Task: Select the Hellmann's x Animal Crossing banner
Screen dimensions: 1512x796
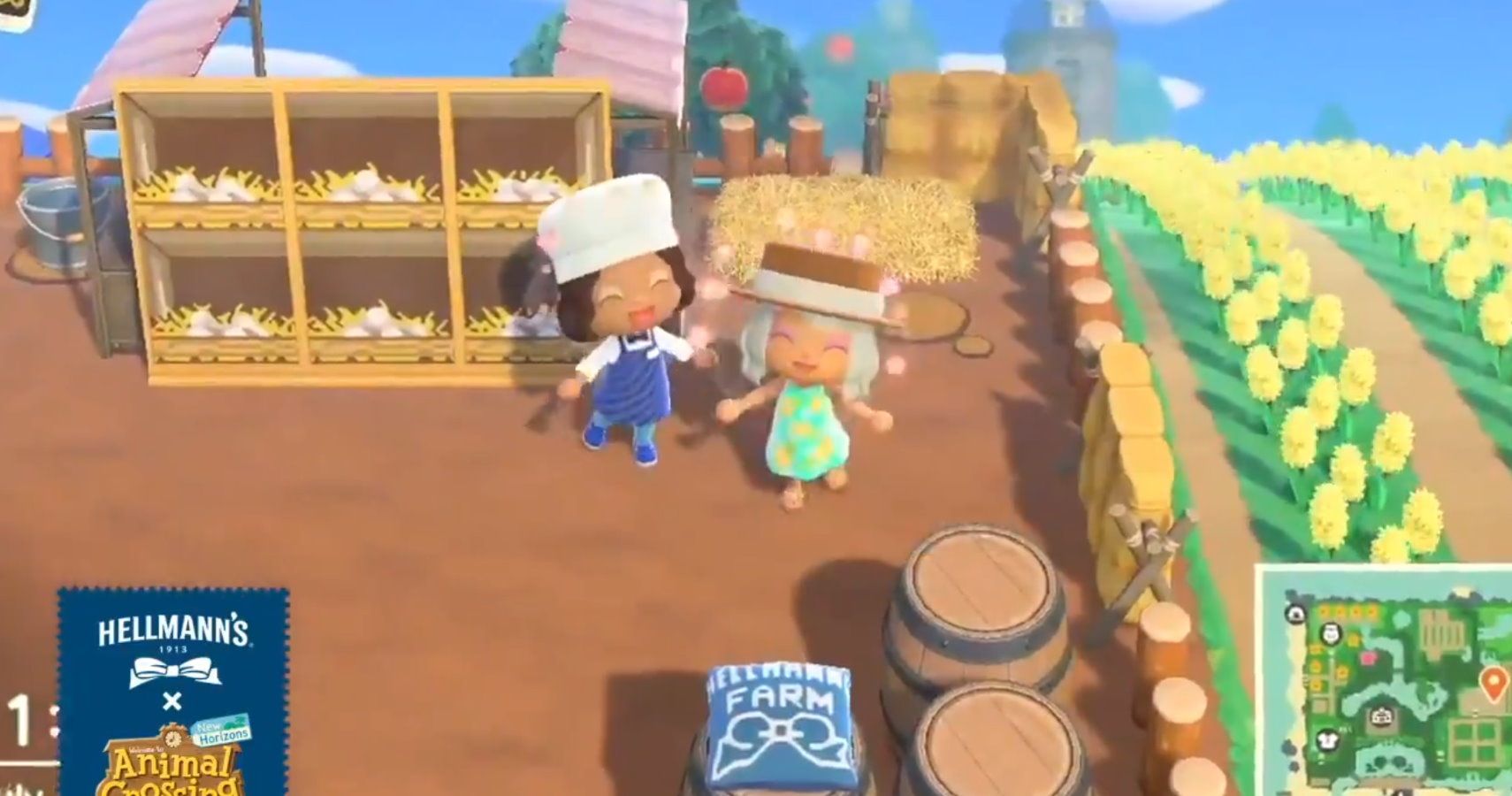Action: click(x=172, y=699)
